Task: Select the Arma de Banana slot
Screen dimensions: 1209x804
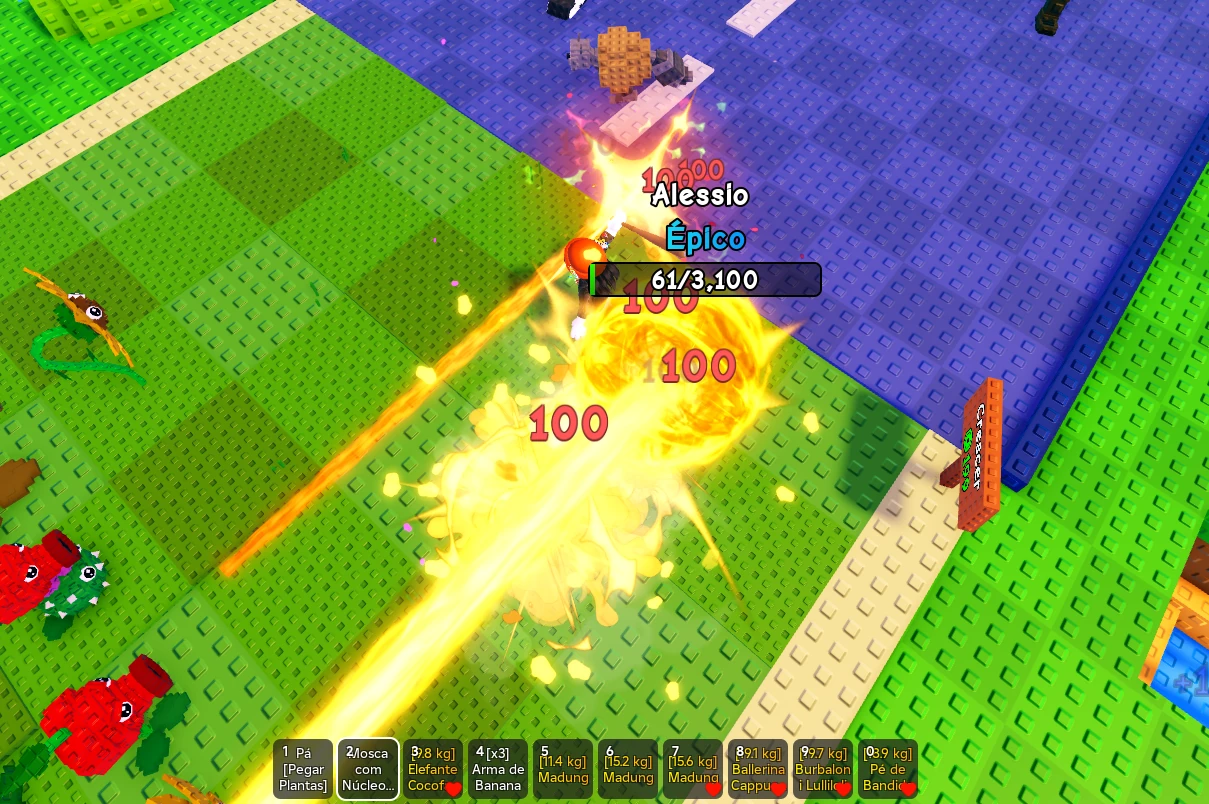Action: tap(498, 769)
